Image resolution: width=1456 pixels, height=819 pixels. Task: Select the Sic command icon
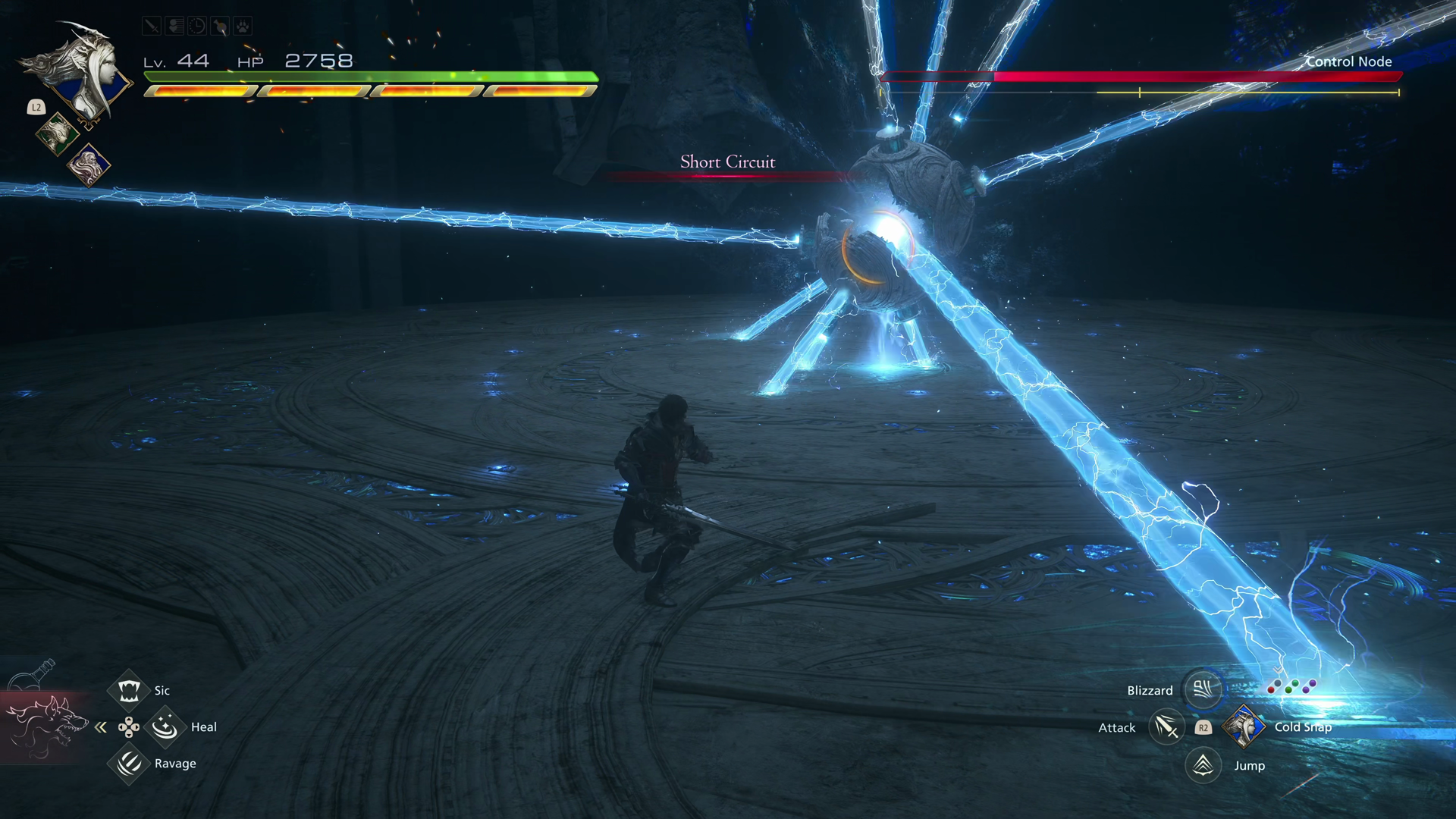coord(128,690)
